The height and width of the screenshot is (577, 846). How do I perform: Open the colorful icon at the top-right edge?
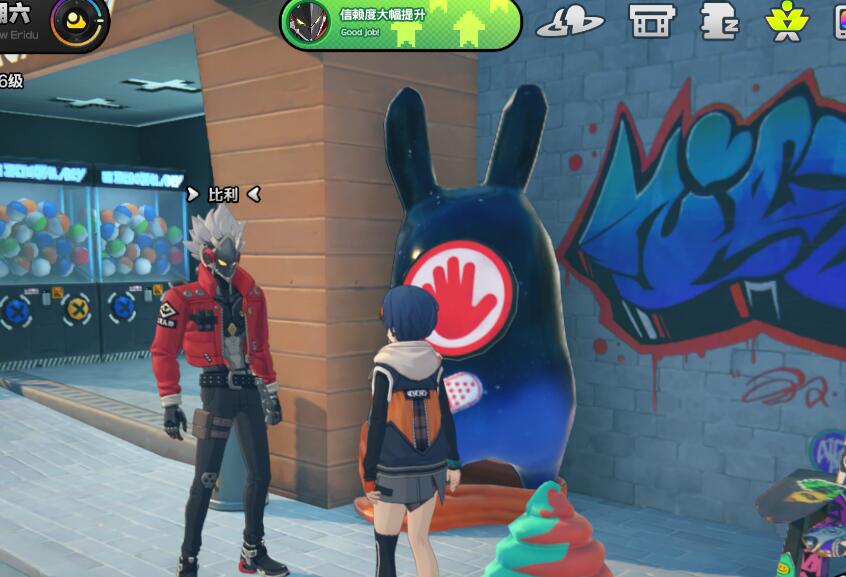tap(839, 21)
